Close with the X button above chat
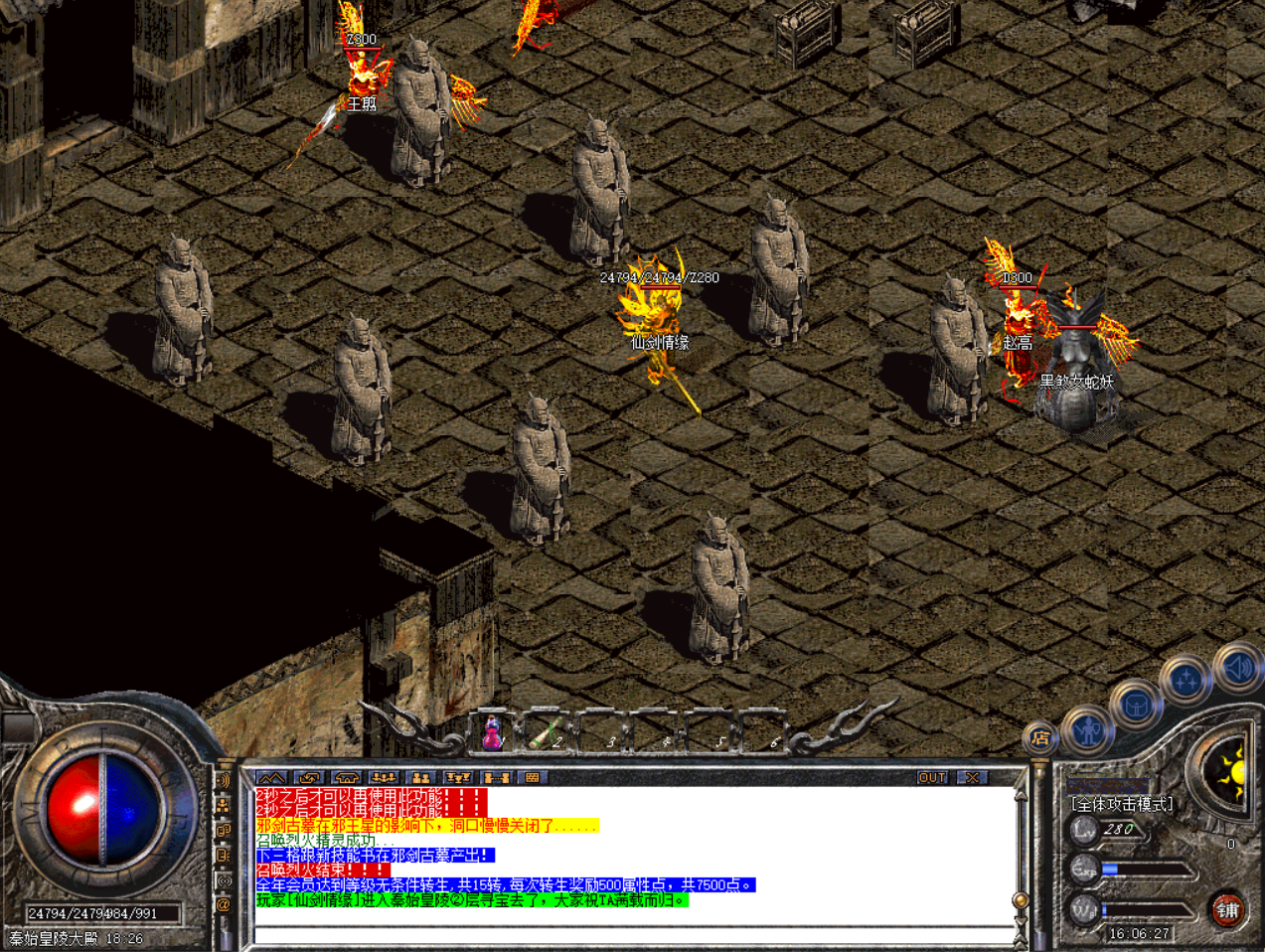 pyautogui.click(x=972, y=777)
